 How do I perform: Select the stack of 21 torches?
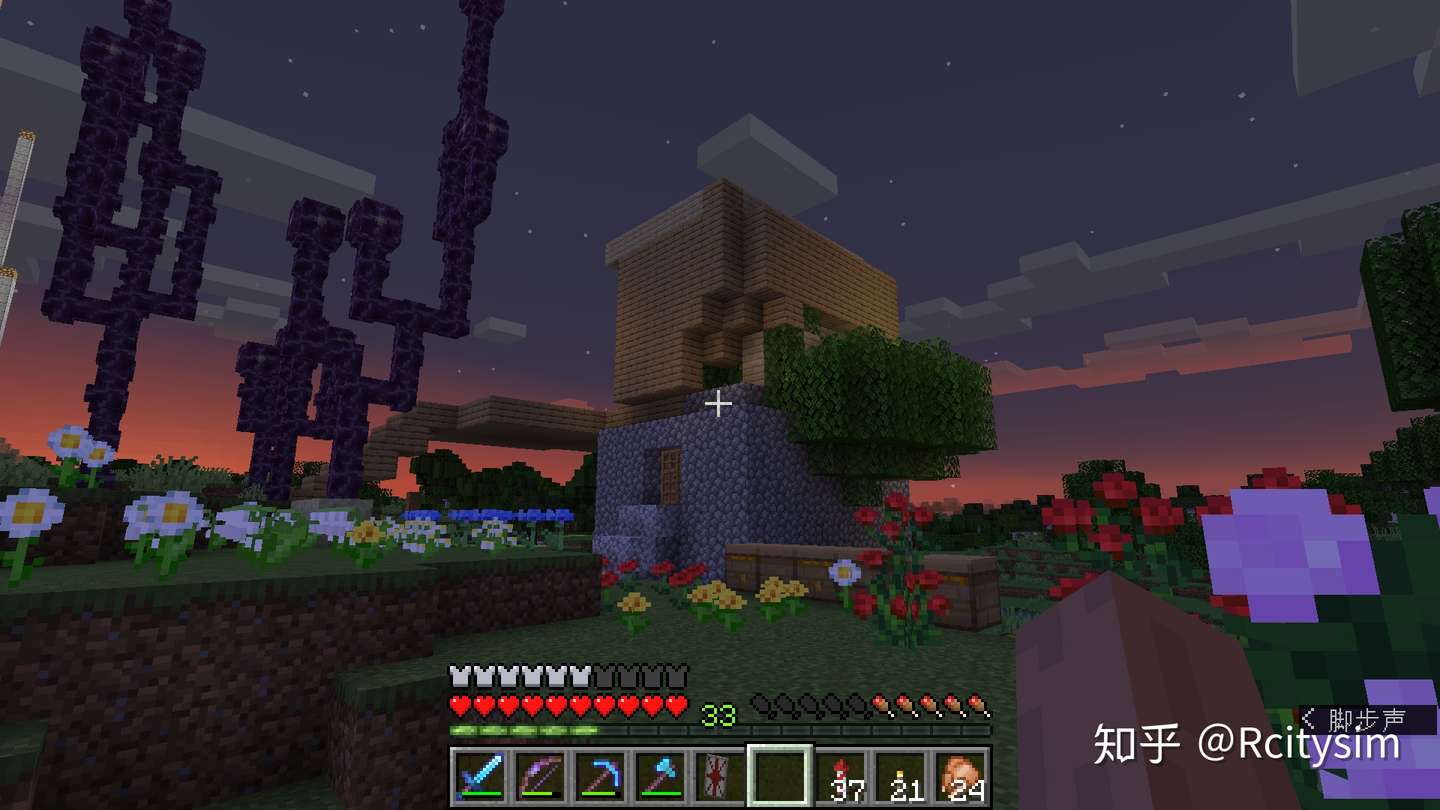(x=901, y=777)
